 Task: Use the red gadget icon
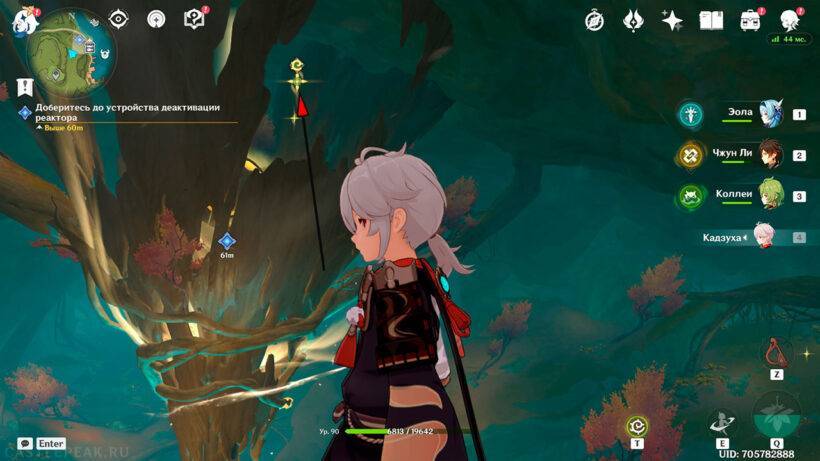[x=776, y=353]
